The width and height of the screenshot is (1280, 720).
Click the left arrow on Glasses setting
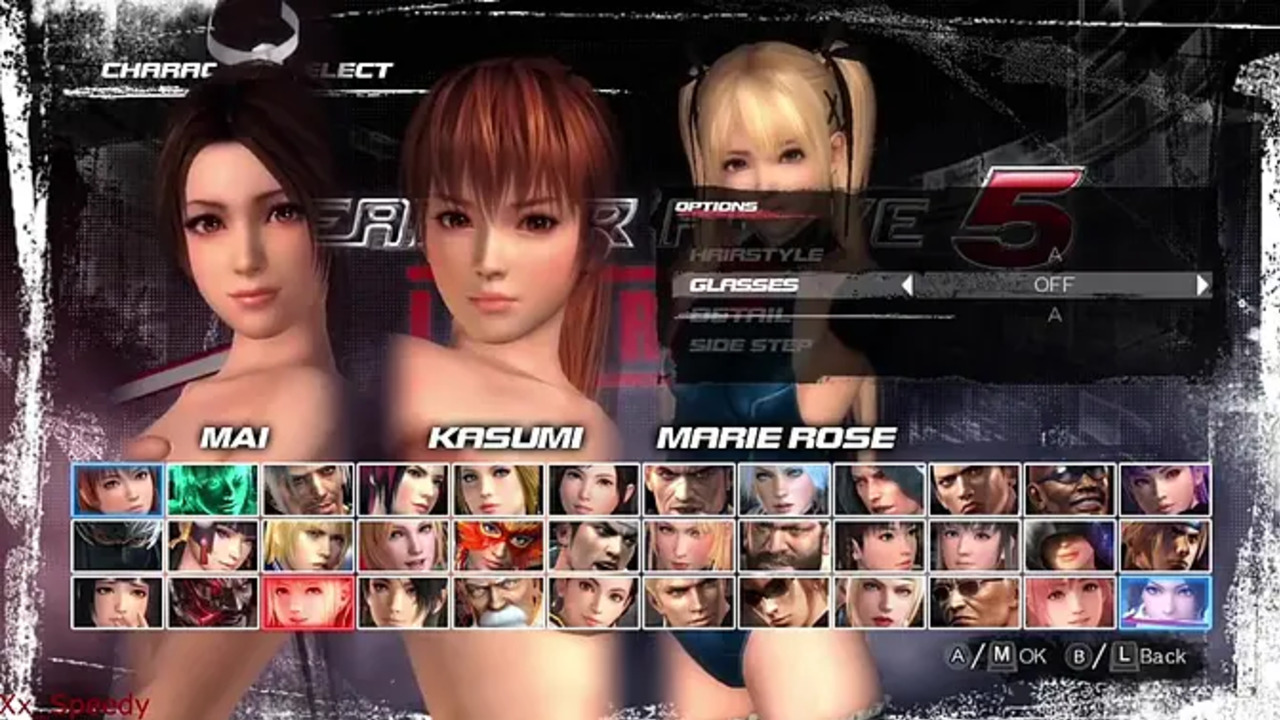pyautogui.click(x=907, y=285)
